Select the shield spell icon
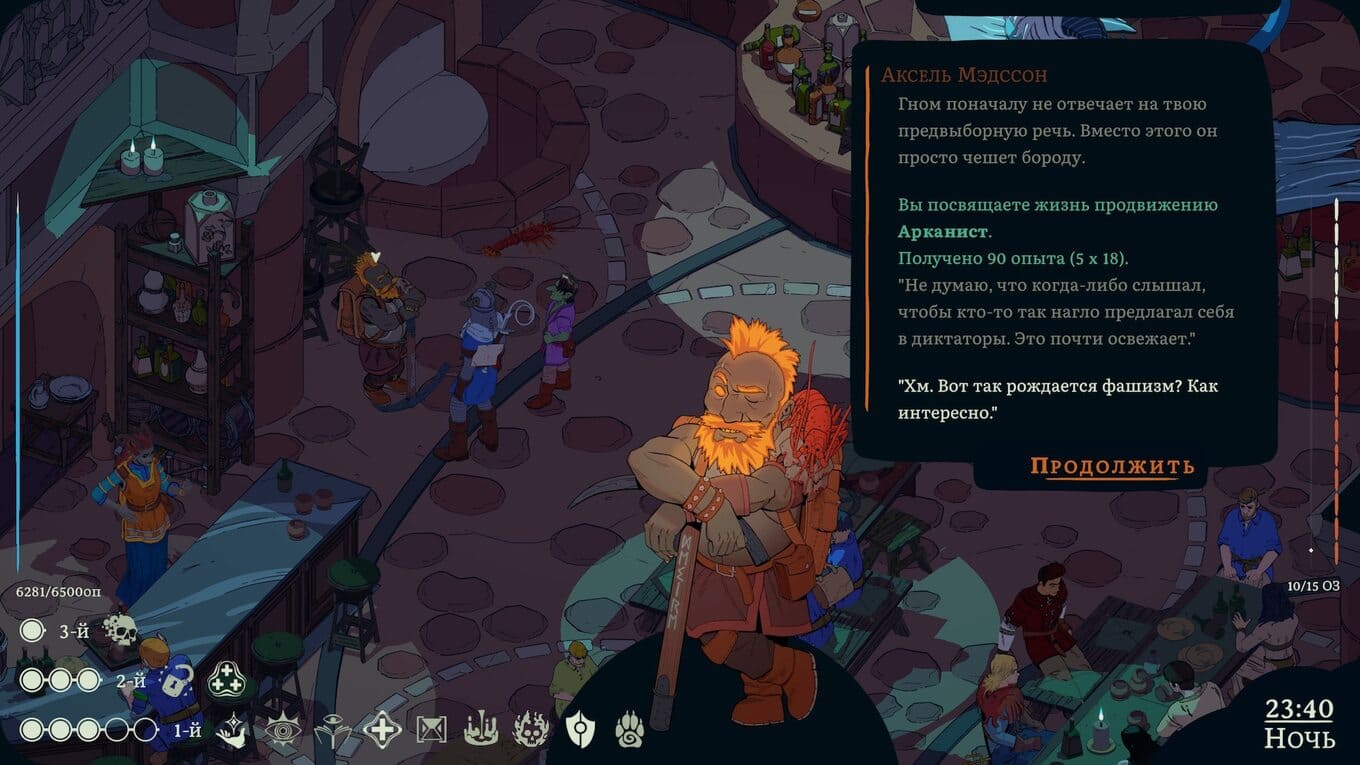This screenshot has height=765, width=1360. (x=580, y=730)
